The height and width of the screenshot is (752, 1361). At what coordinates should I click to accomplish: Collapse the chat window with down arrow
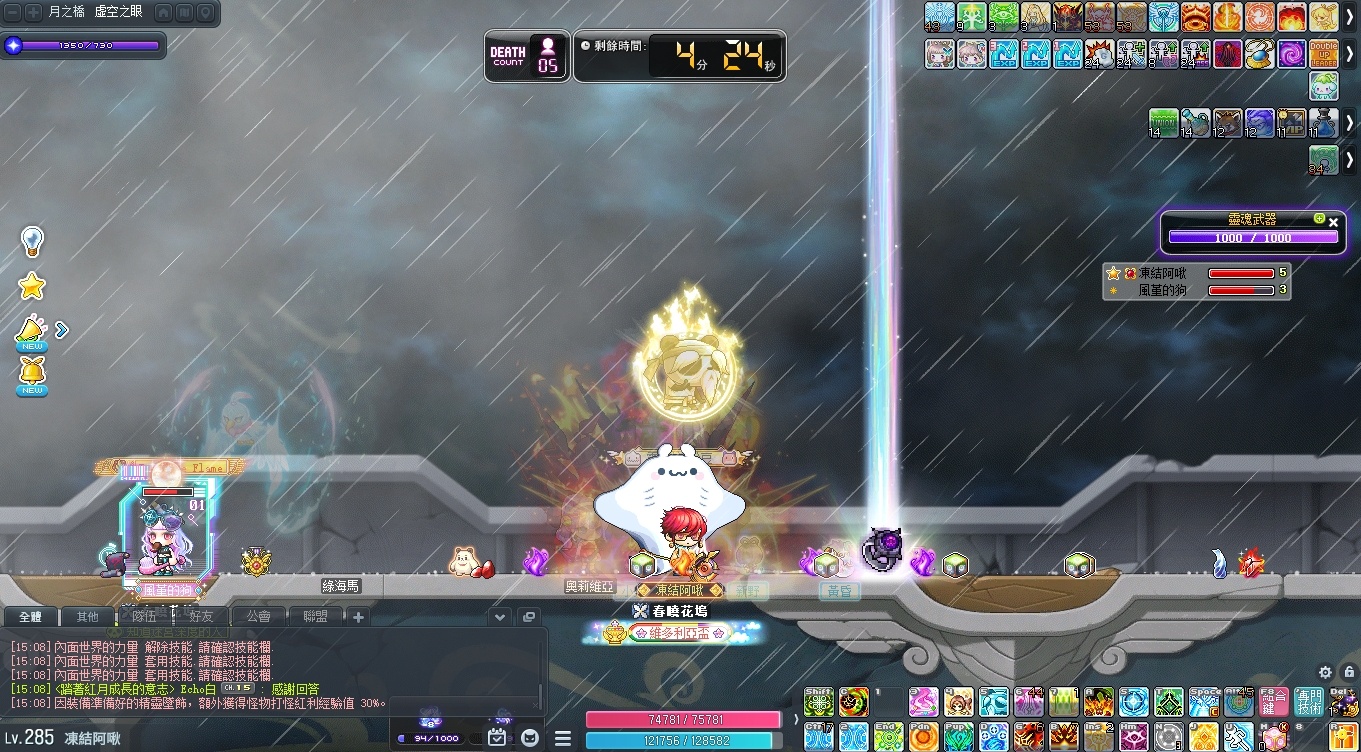pos(500,617)
